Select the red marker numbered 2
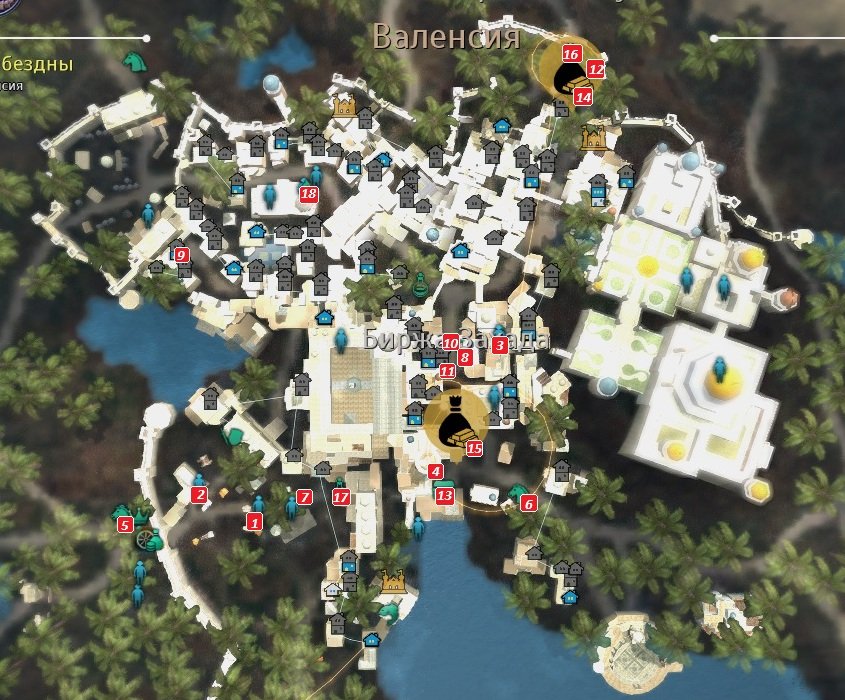Screen dimensions: 845x700 (199, 494)
